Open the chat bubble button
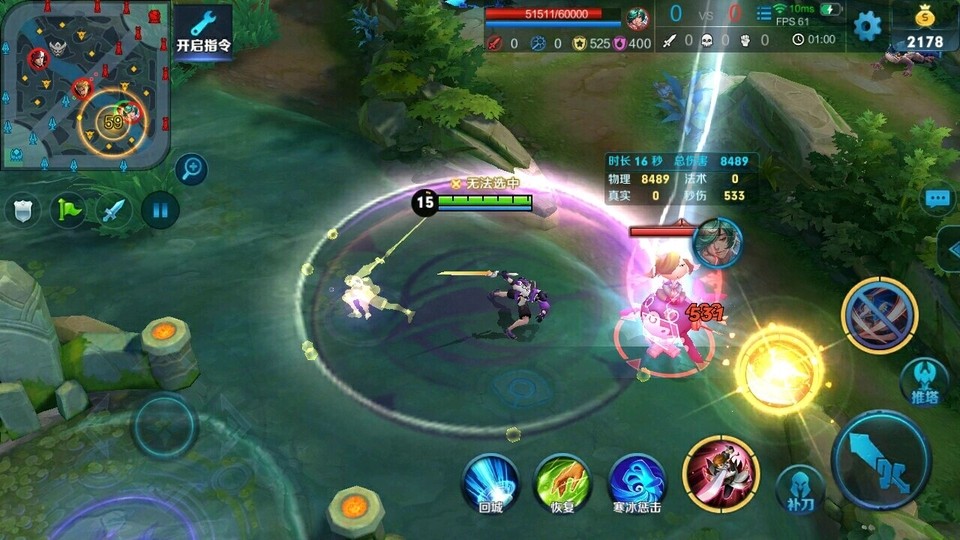960x540 pixels. coord(936,198)
